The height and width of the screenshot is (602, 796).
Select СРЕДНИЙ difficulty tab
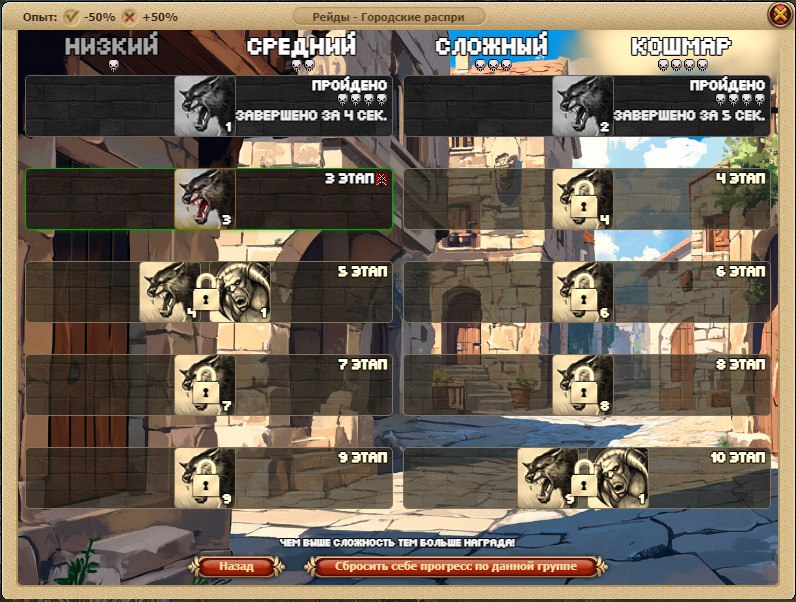click(301, 48)
